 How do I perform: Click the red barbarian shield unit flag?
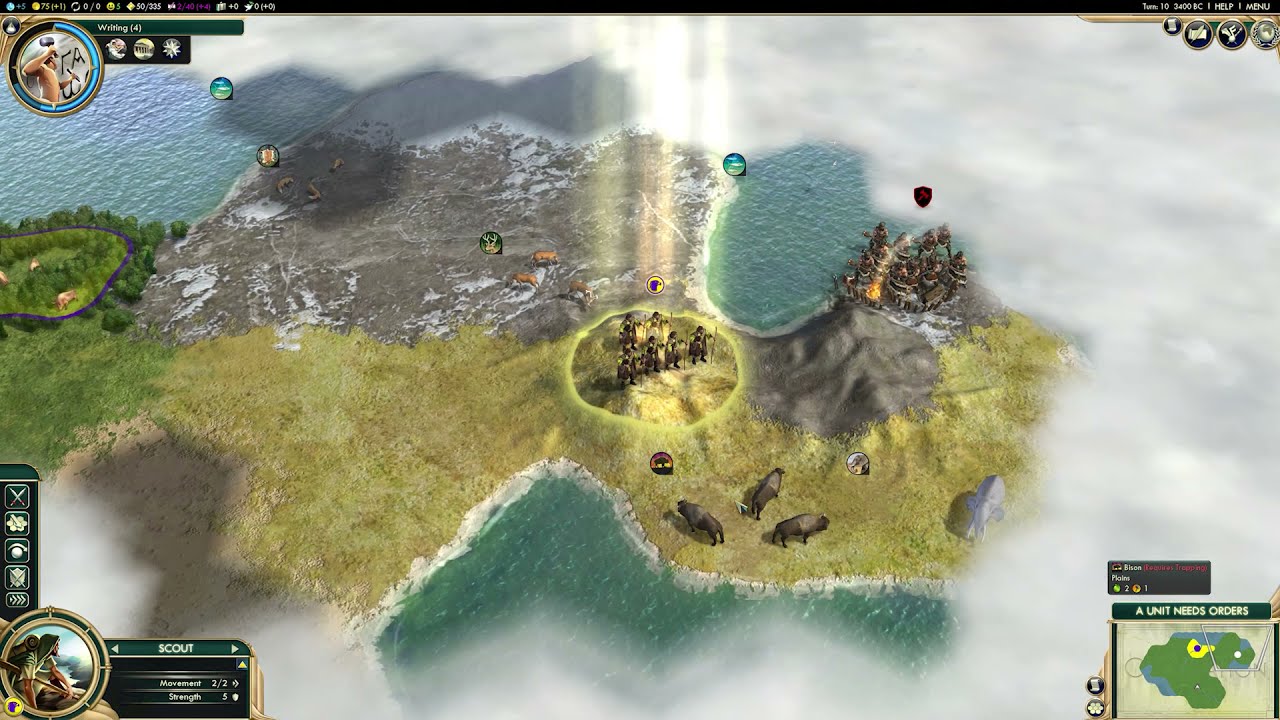point(923,197)
